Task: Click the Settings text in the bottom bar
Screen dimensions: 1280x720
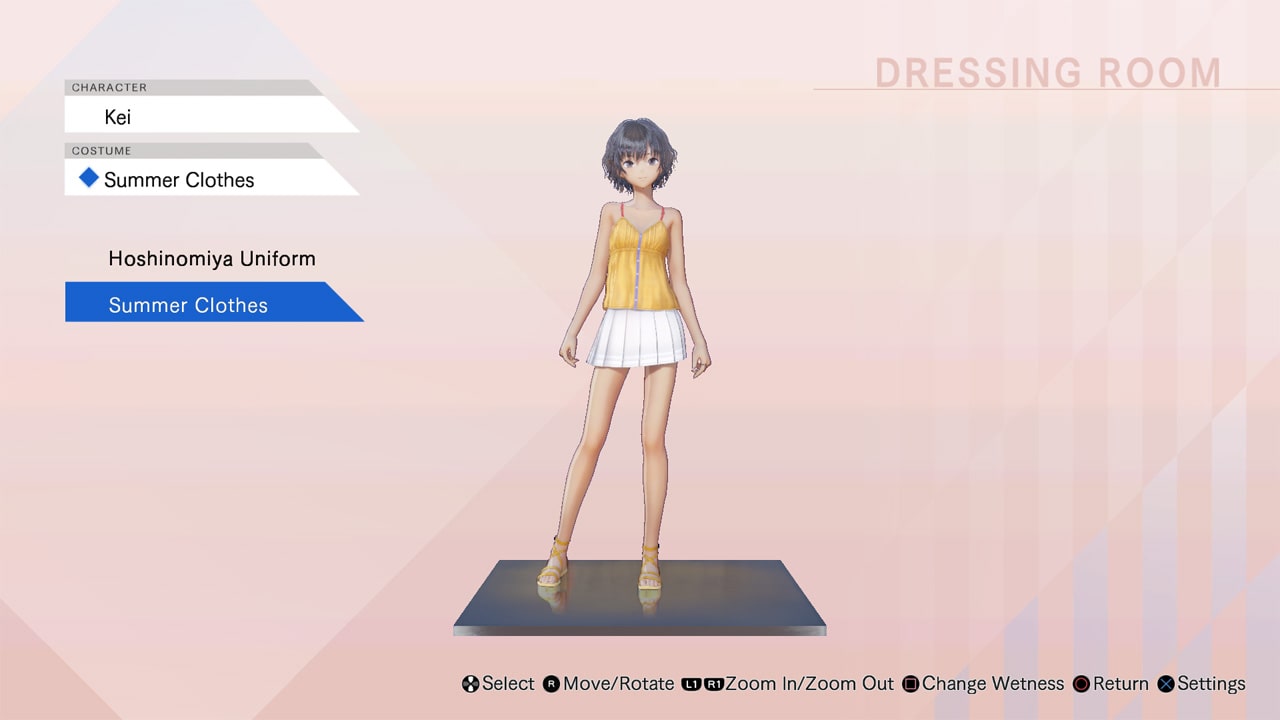Action: pos(1211,684)
